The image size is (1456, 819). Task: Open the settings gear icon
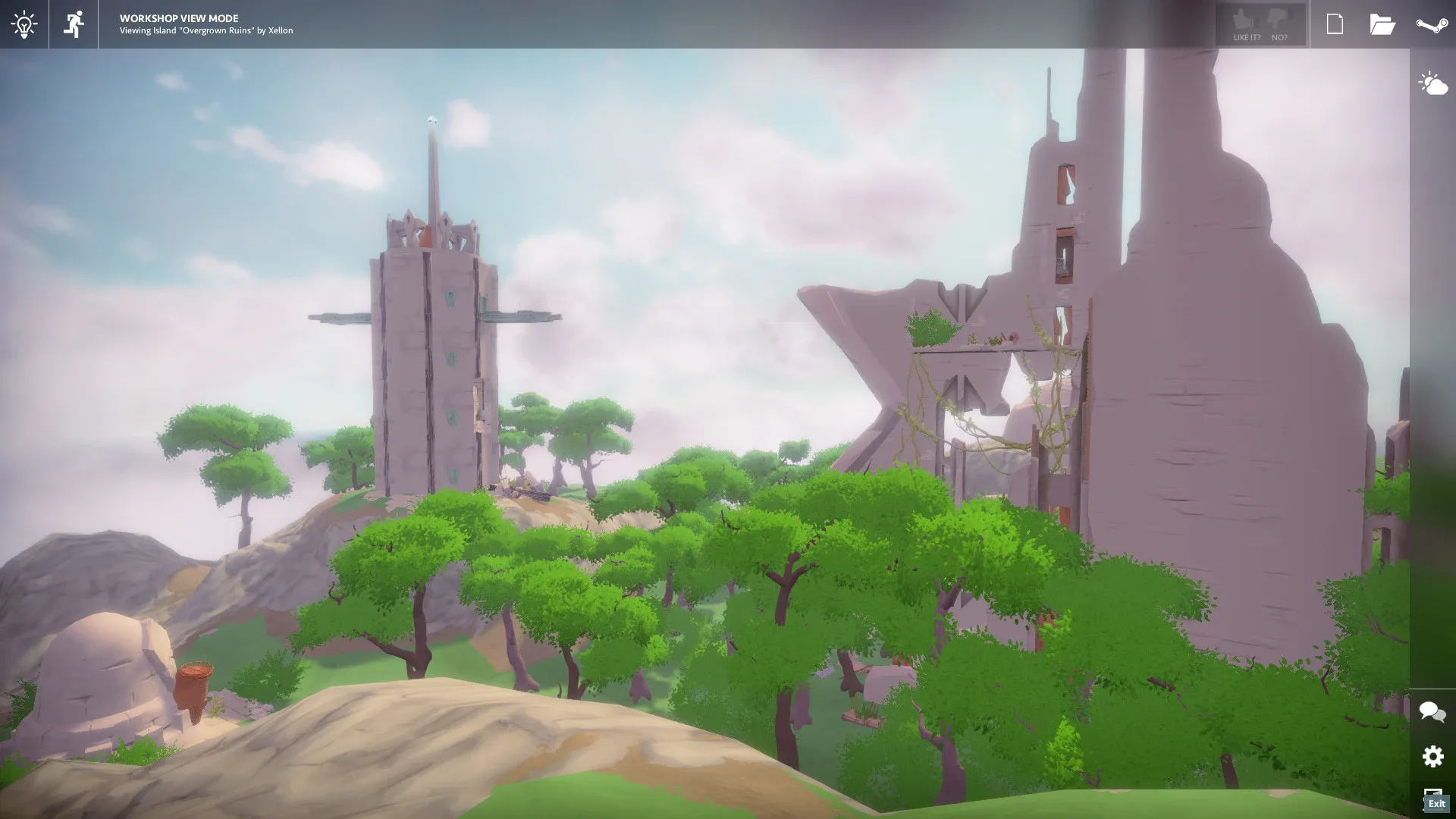coord(1432,757)
